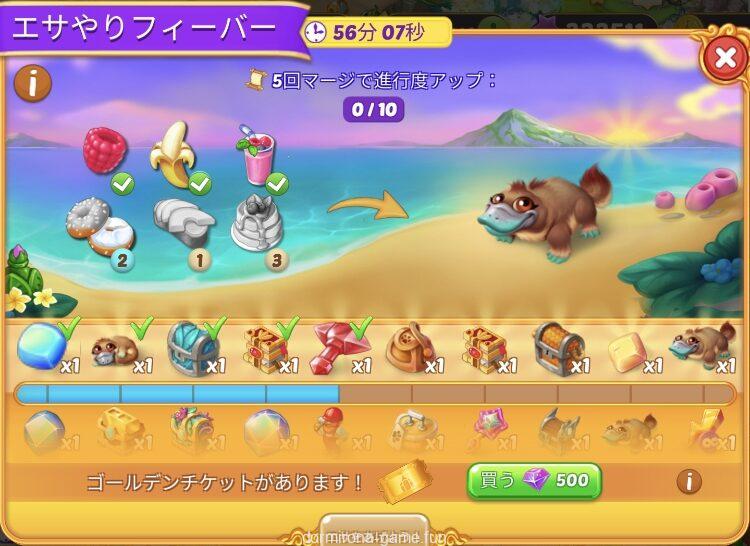Show golden ticket info icon
This screenshot has height=546, width=750.
pos(688,482)
